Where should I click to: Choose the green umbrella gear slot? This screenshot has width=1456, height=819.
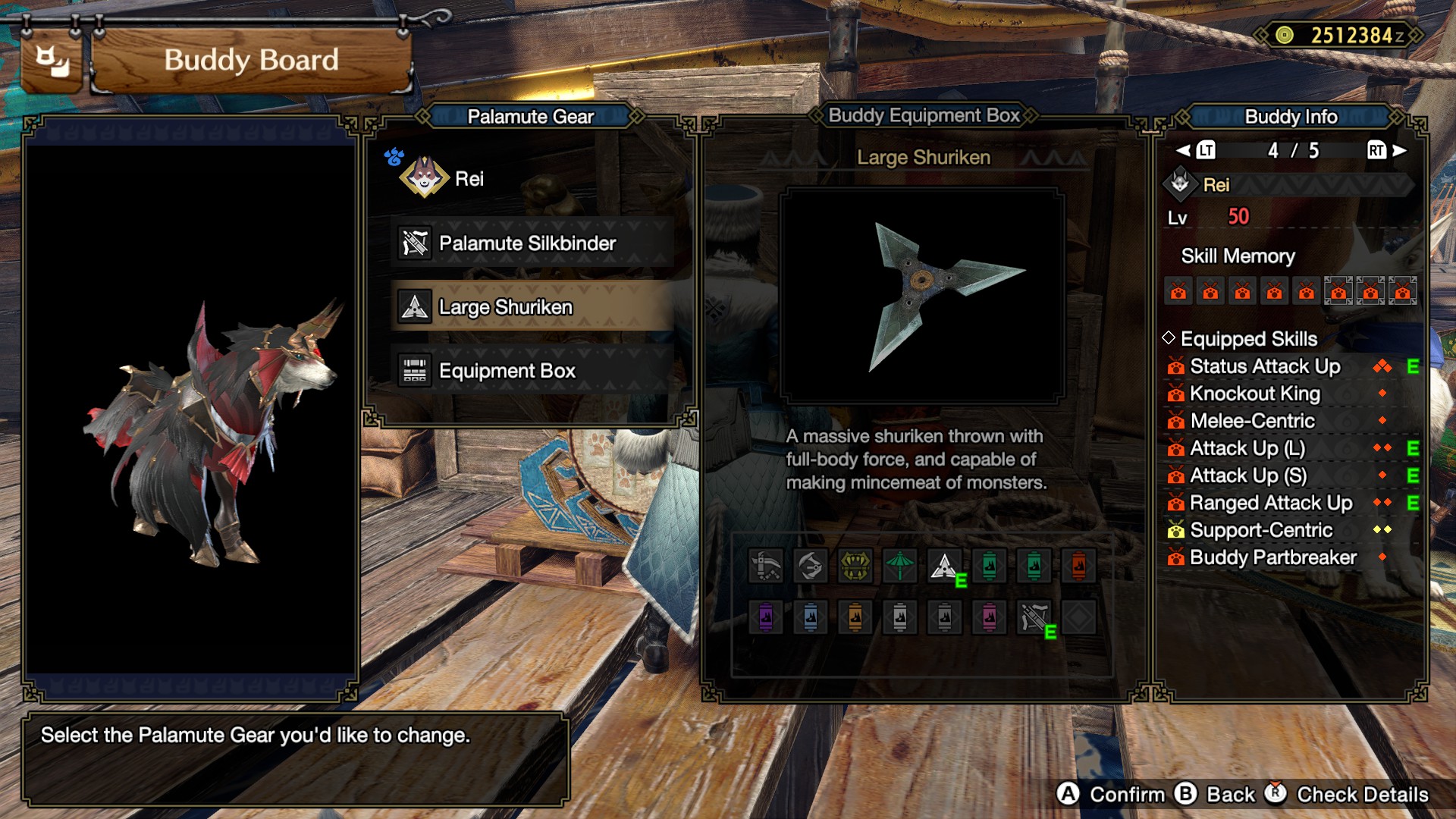(x=900, y=566)
